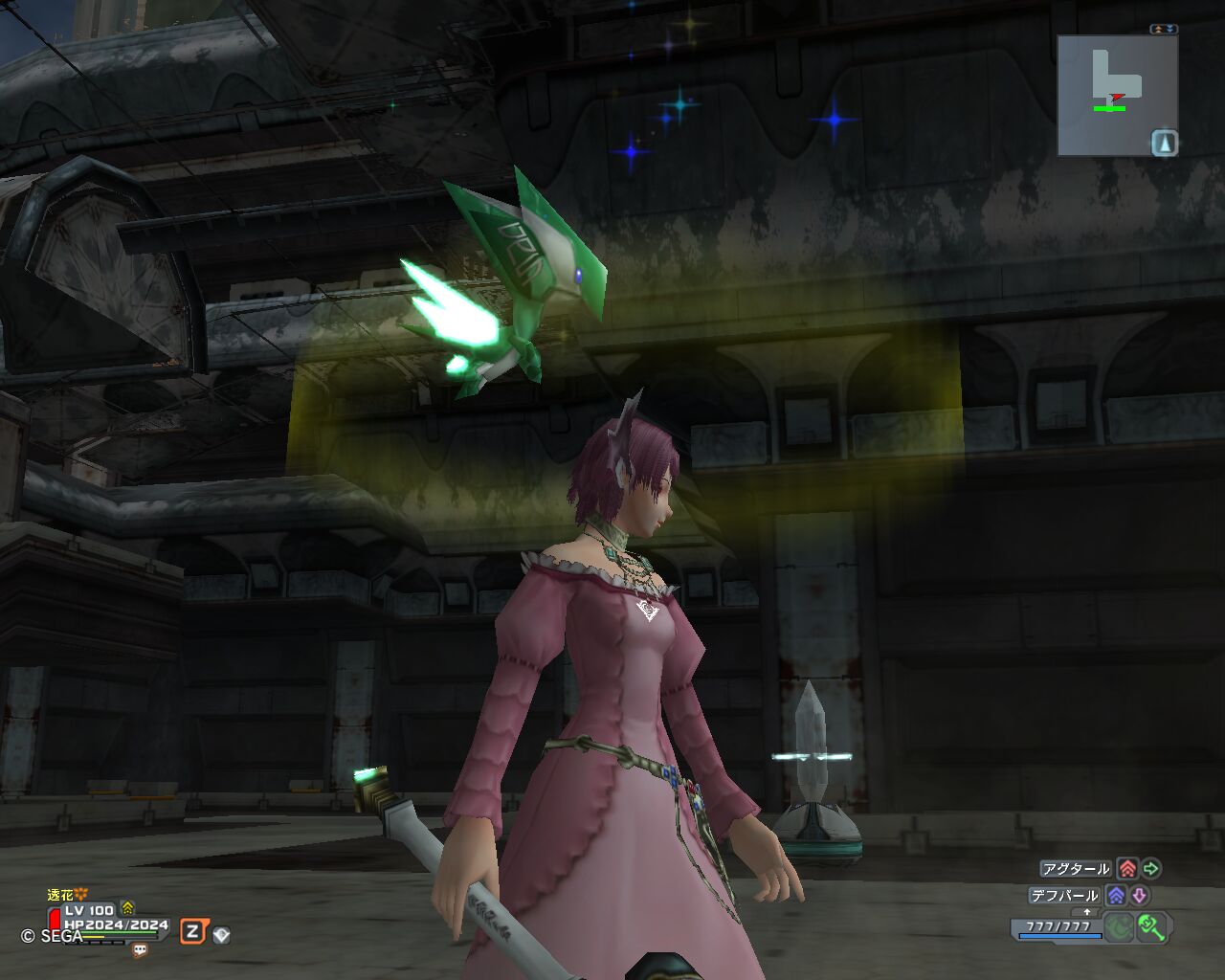This screenshot has height=980, width=1225.
Task: Click the red attack-up chevron icon
Action: click(x=1127, y=869)
